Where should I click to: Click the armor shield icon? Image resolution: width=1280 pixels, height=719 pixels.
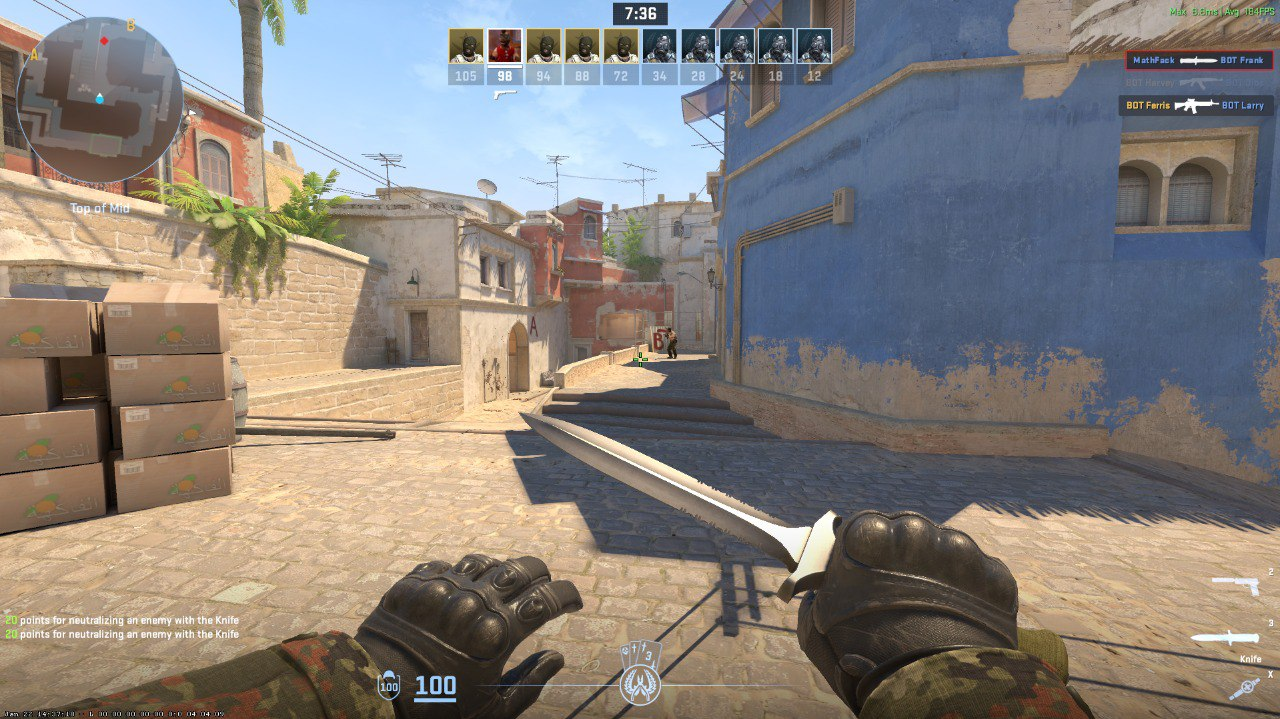point(388,687)
